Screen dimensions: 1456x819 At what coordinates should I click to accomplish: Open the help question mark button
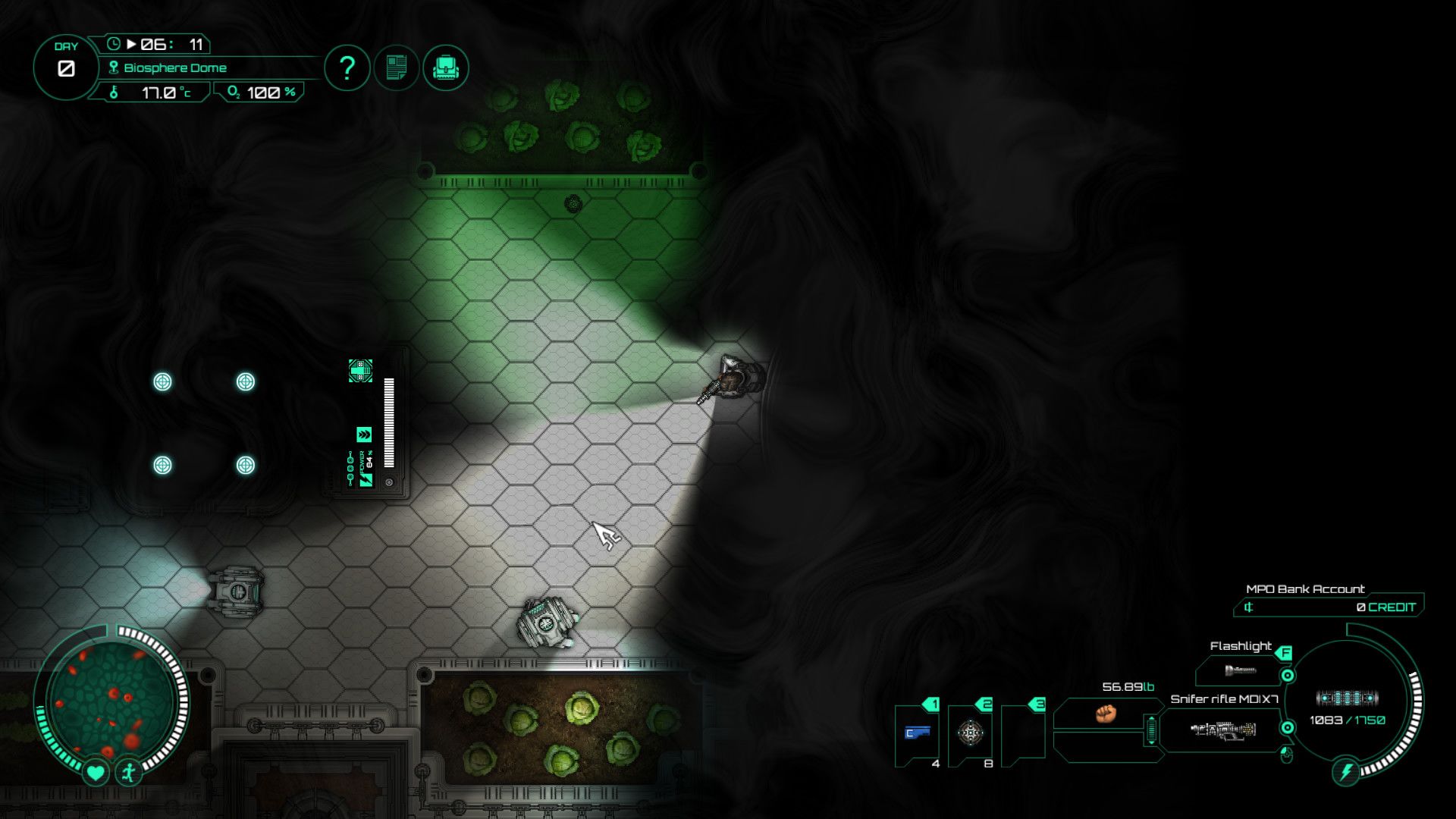tap(347, 68)
